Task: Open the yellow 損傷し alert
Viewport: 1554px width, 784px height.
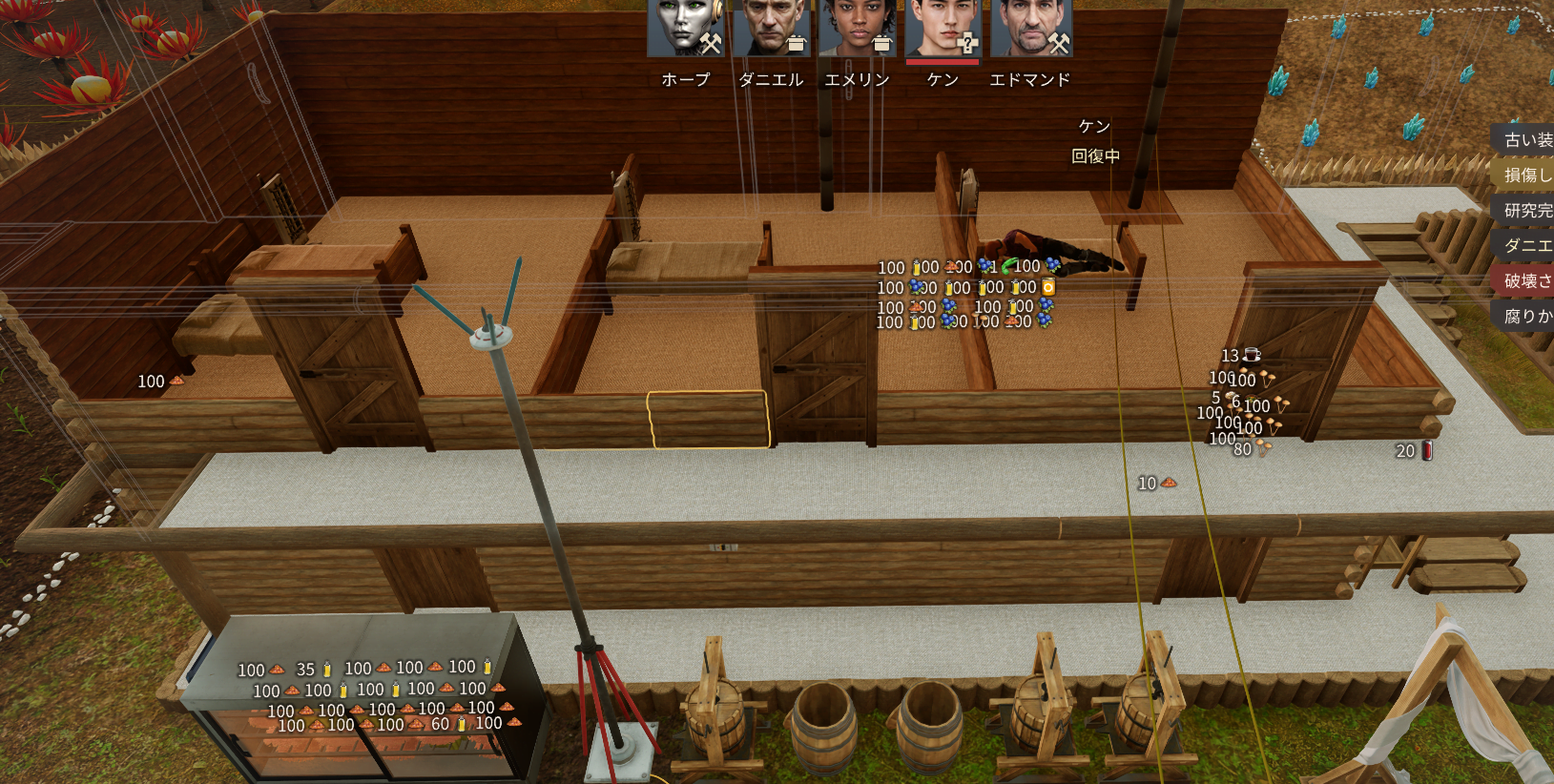Action: [x=1526, y=175]
